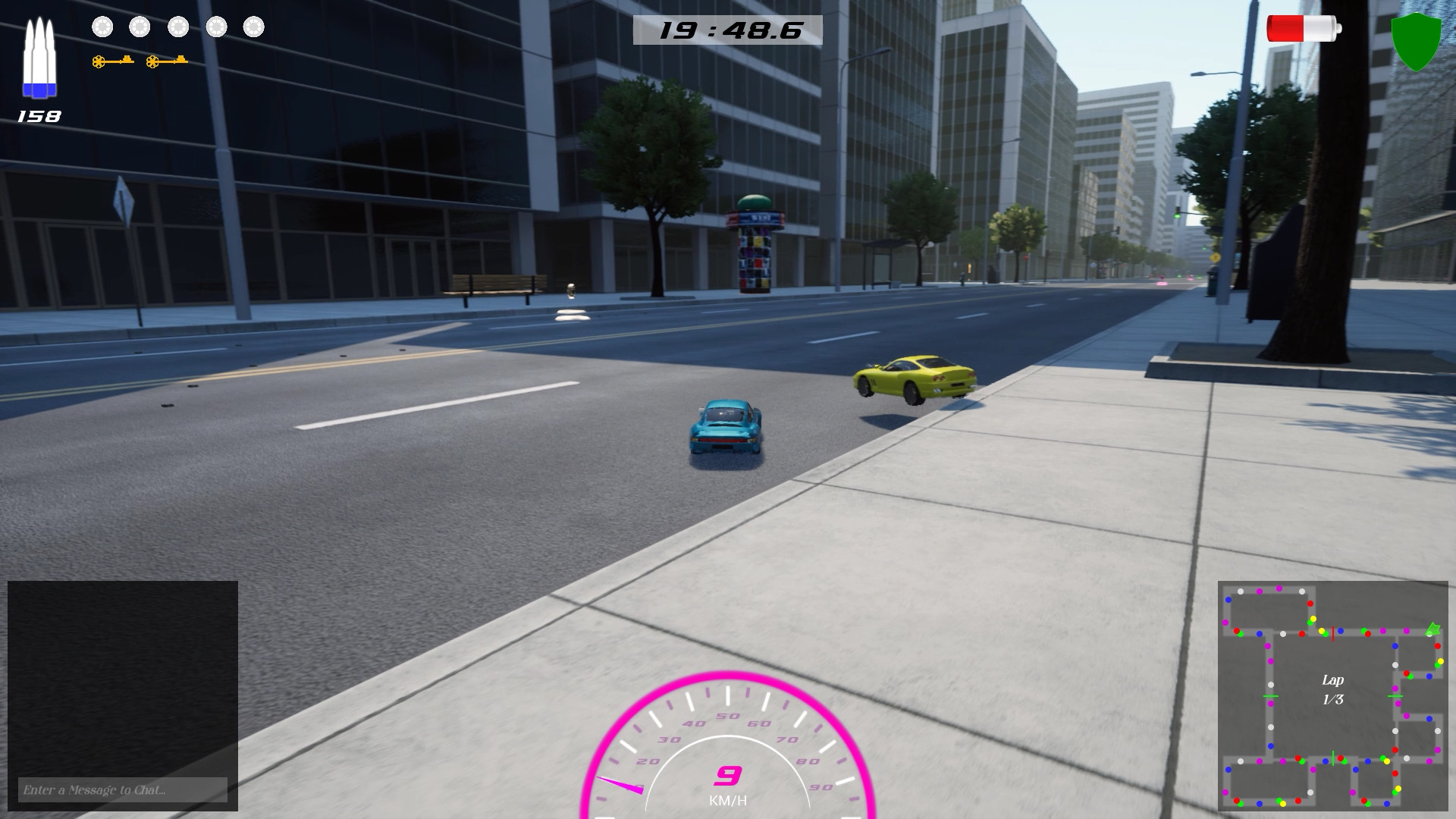
Task: Click a yellow pickup dot on the minimap
Action: [1313, 618]
